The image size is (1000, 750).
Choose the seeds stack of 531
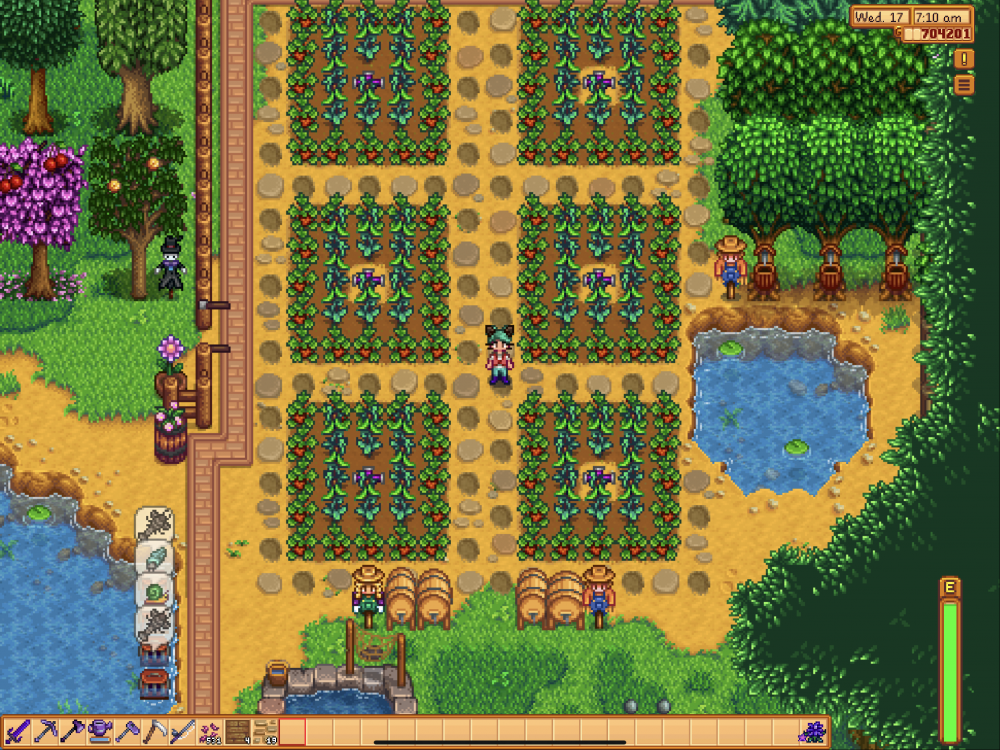click(x=210, y=732)
